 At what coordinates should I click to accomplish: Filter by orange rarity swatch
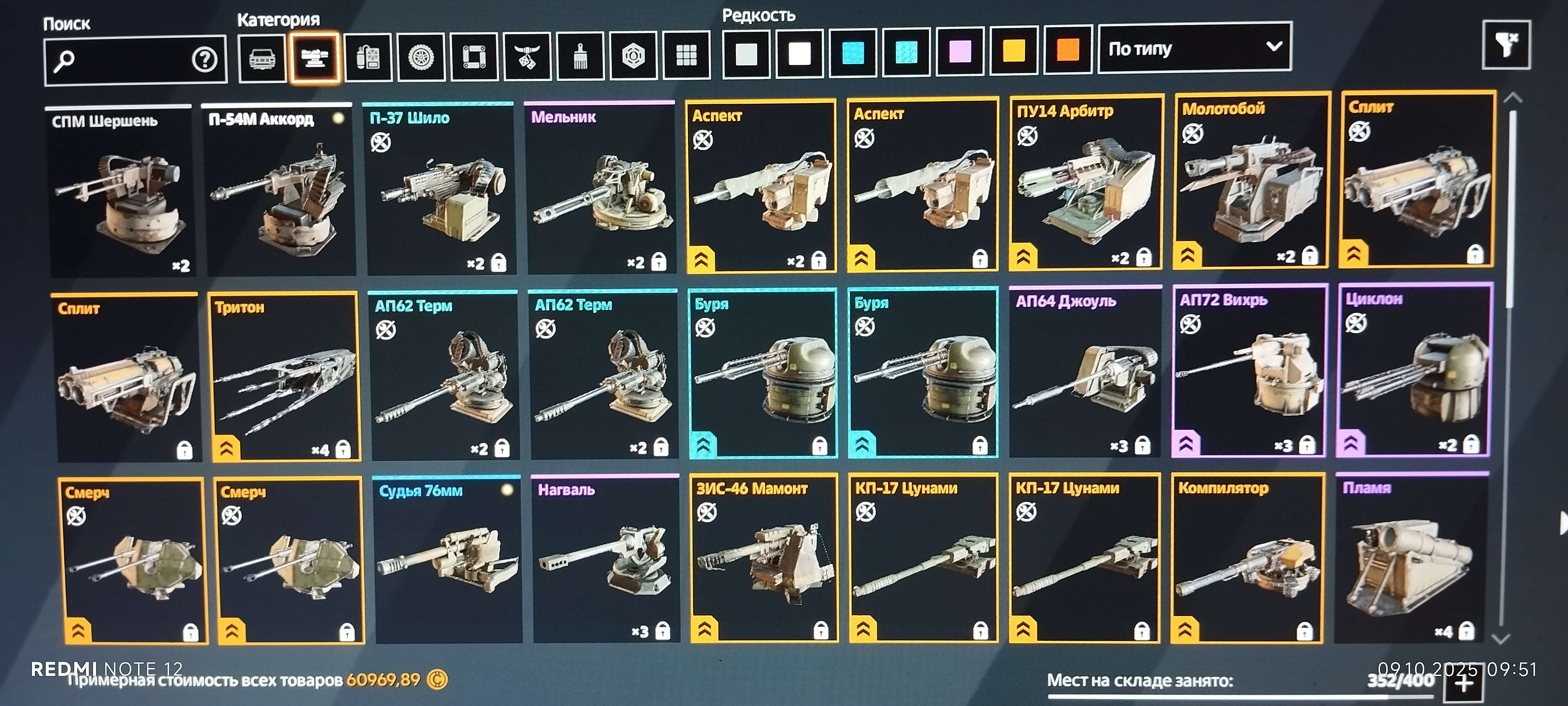pyautogui.click(x=1068, y=50)
